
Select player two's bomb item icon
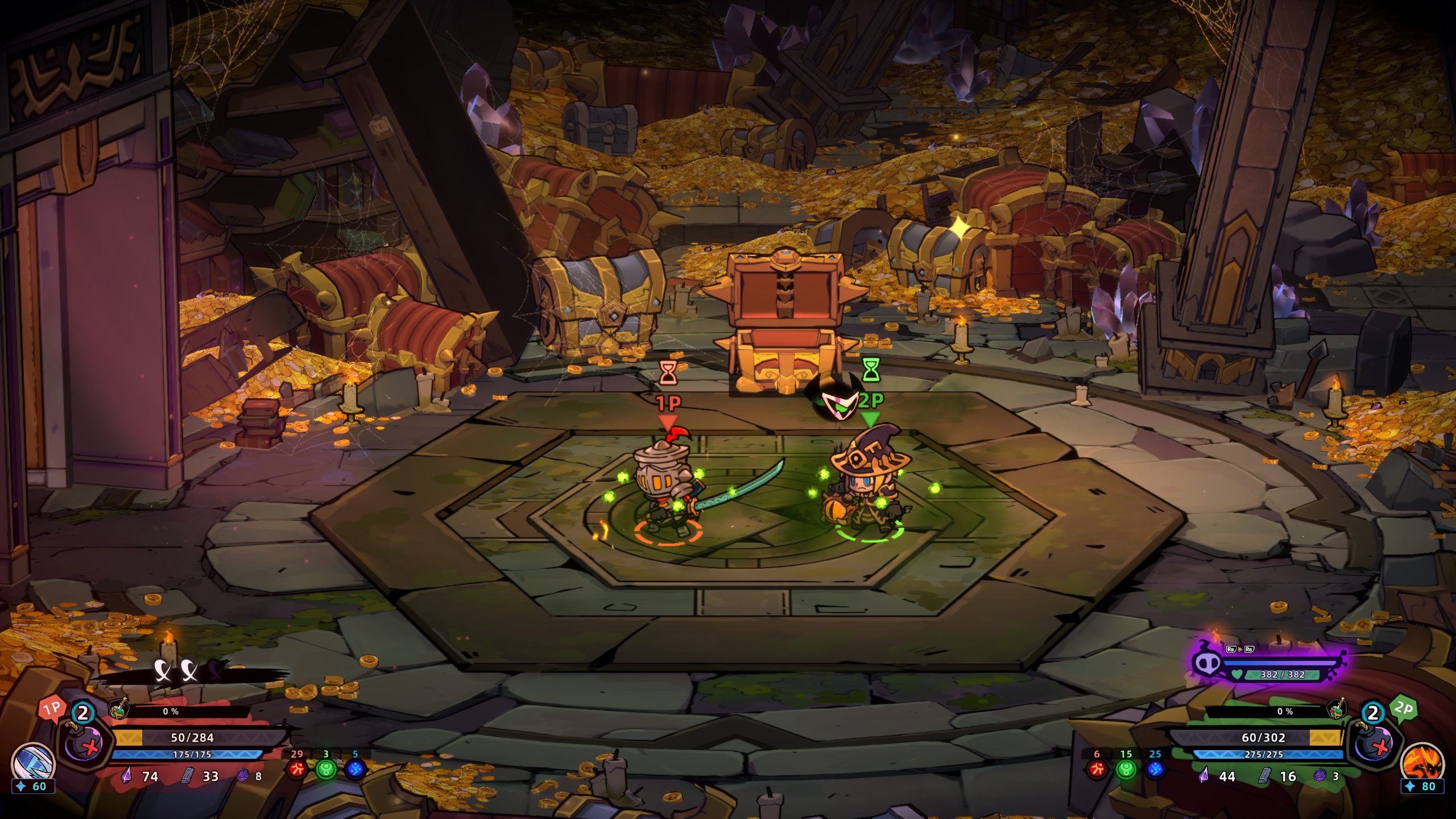coord(1374,743)
